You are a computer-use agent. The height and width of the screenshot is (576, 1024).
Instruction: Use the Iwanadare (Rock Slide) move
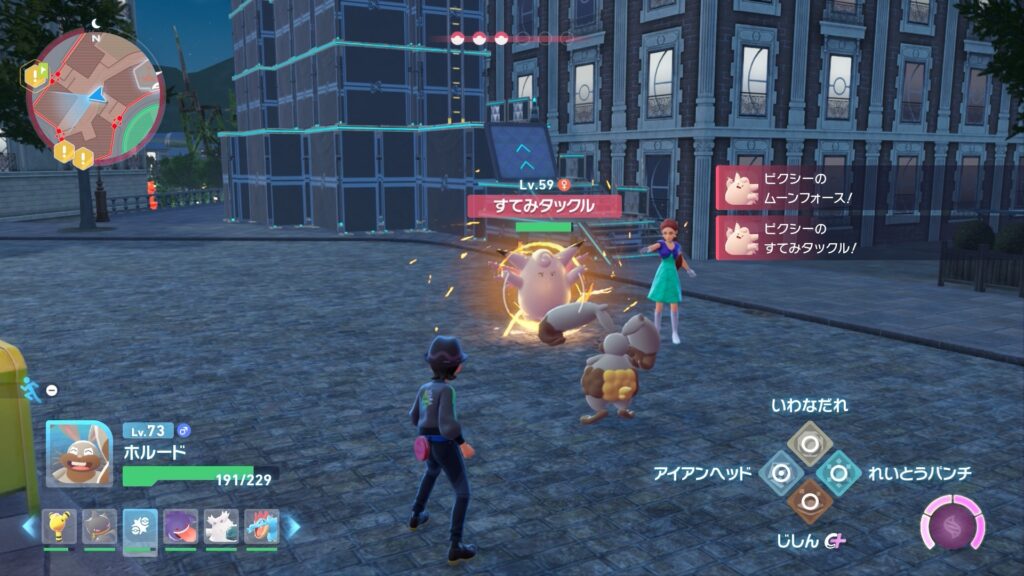(808, 443)
